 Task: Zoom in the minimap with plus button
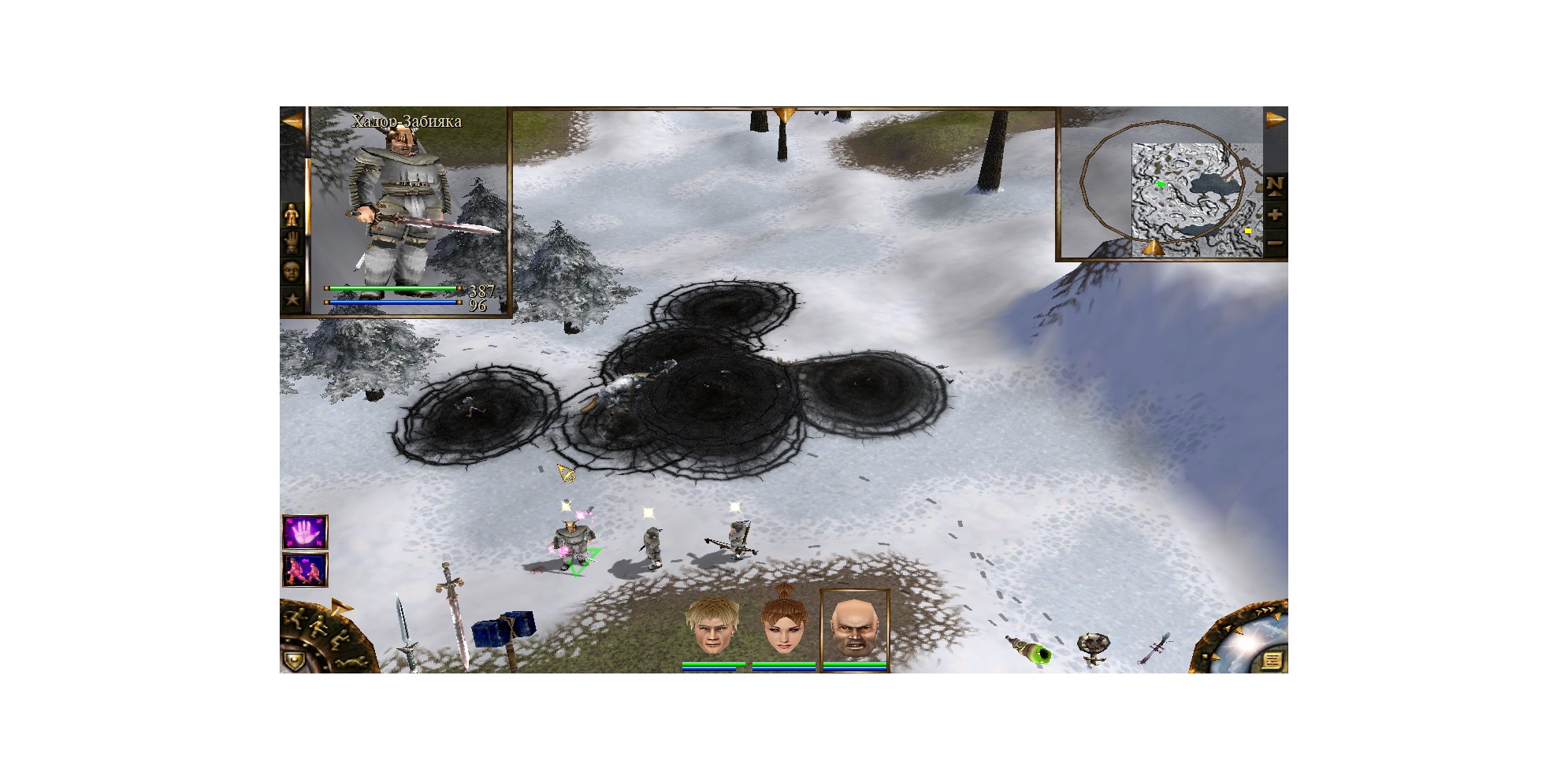(1275, 215)
